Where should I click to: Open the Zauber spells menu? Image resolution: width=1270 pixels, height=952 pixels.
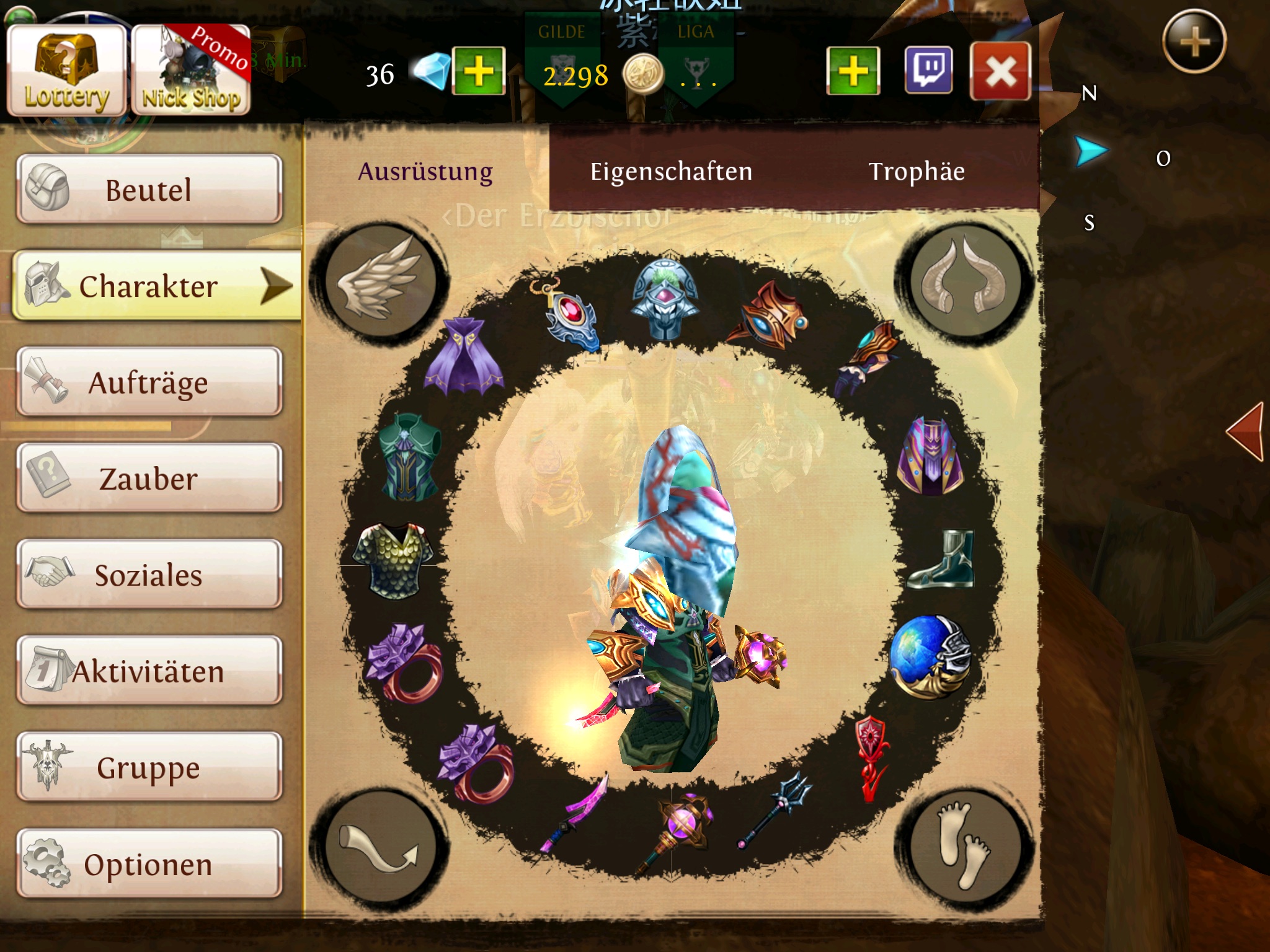[149, 478]
